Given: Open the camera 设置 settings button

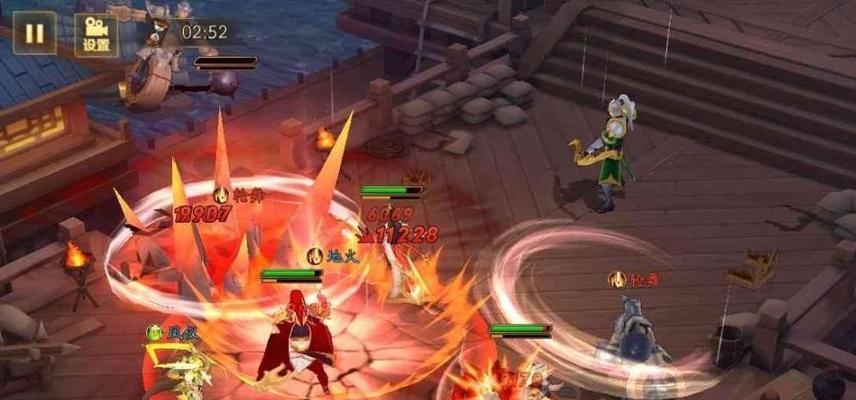Looking at the screenshot, I should pyautogui.click(x=96, y=34).
